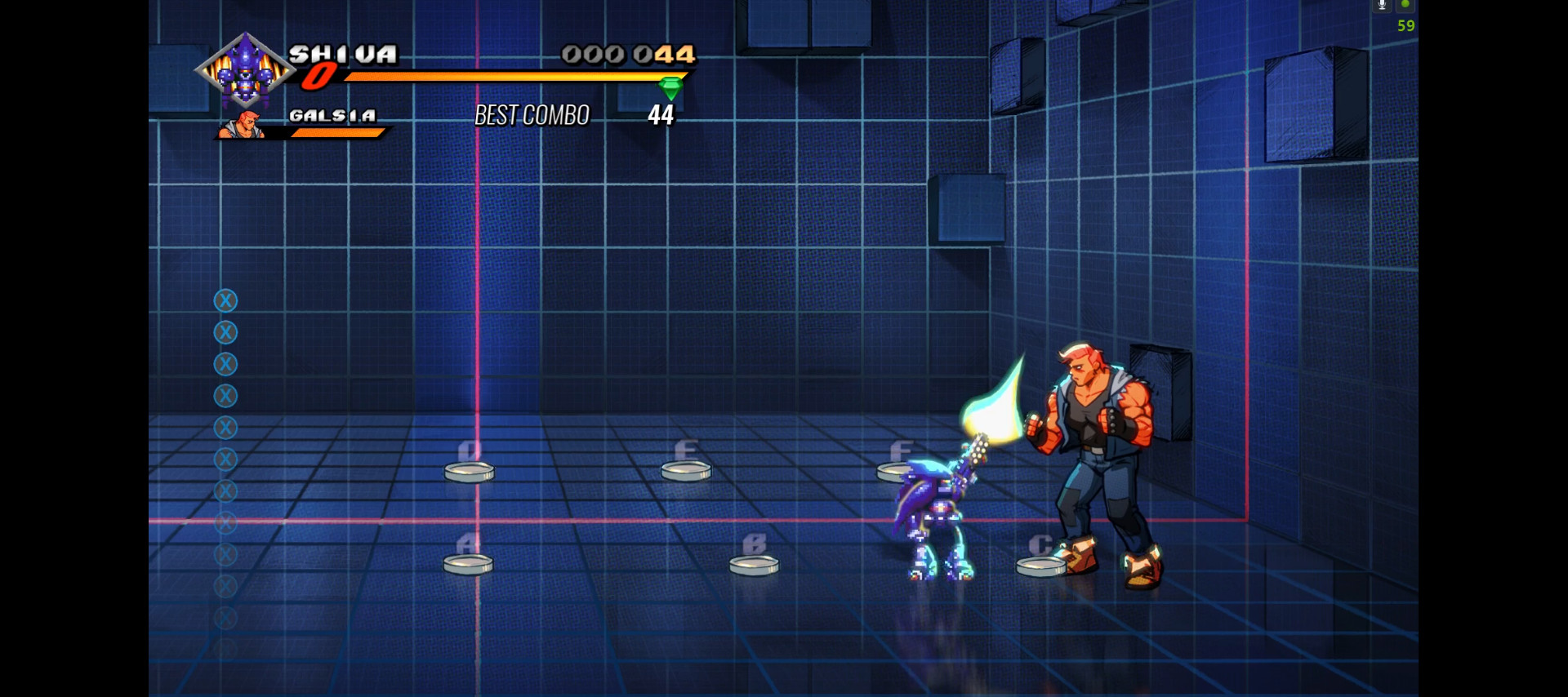Toggle the microphone mute control
This screenshot has height=697, width=1568.
pos(1381,6)
